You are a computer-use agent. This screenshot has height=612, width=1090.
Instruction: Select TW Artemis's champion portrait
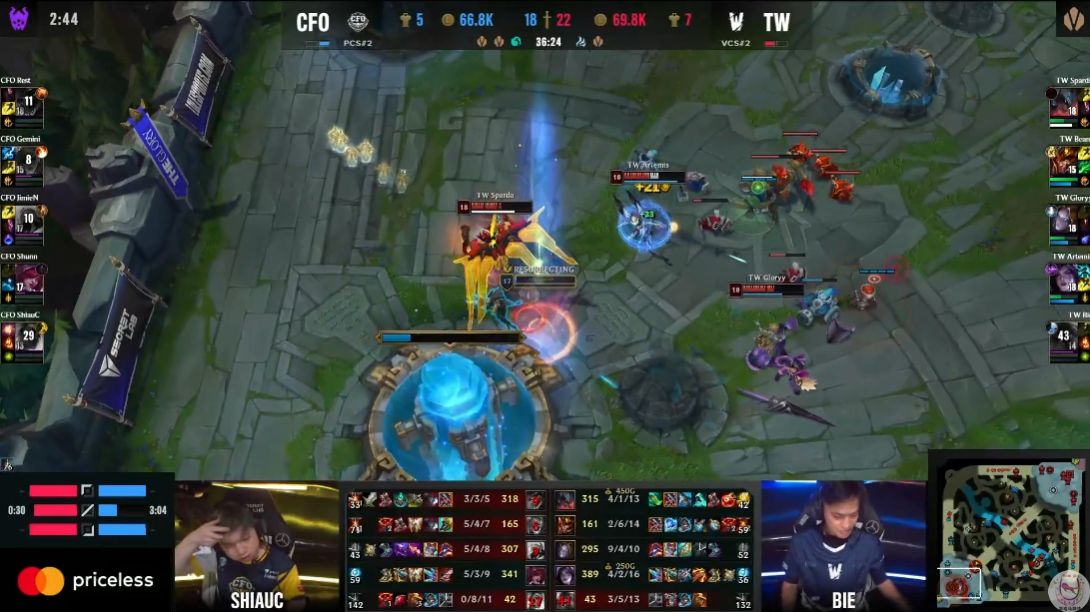[1069, 281]
